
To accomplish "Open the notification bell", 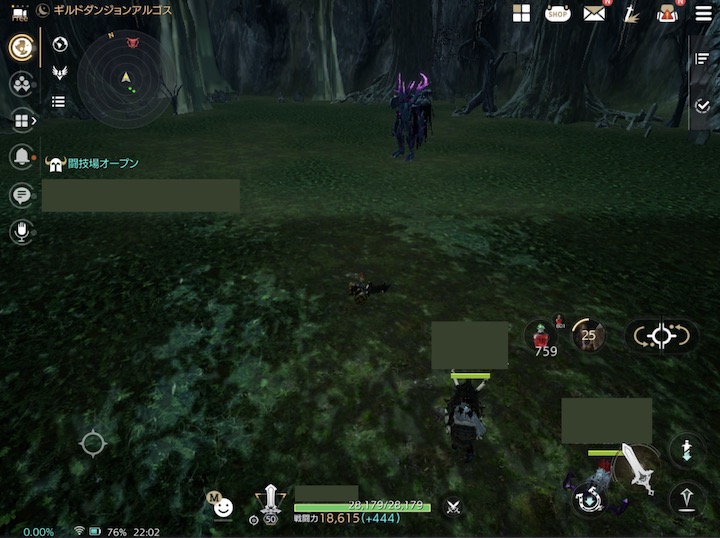I will coord(20,157).
